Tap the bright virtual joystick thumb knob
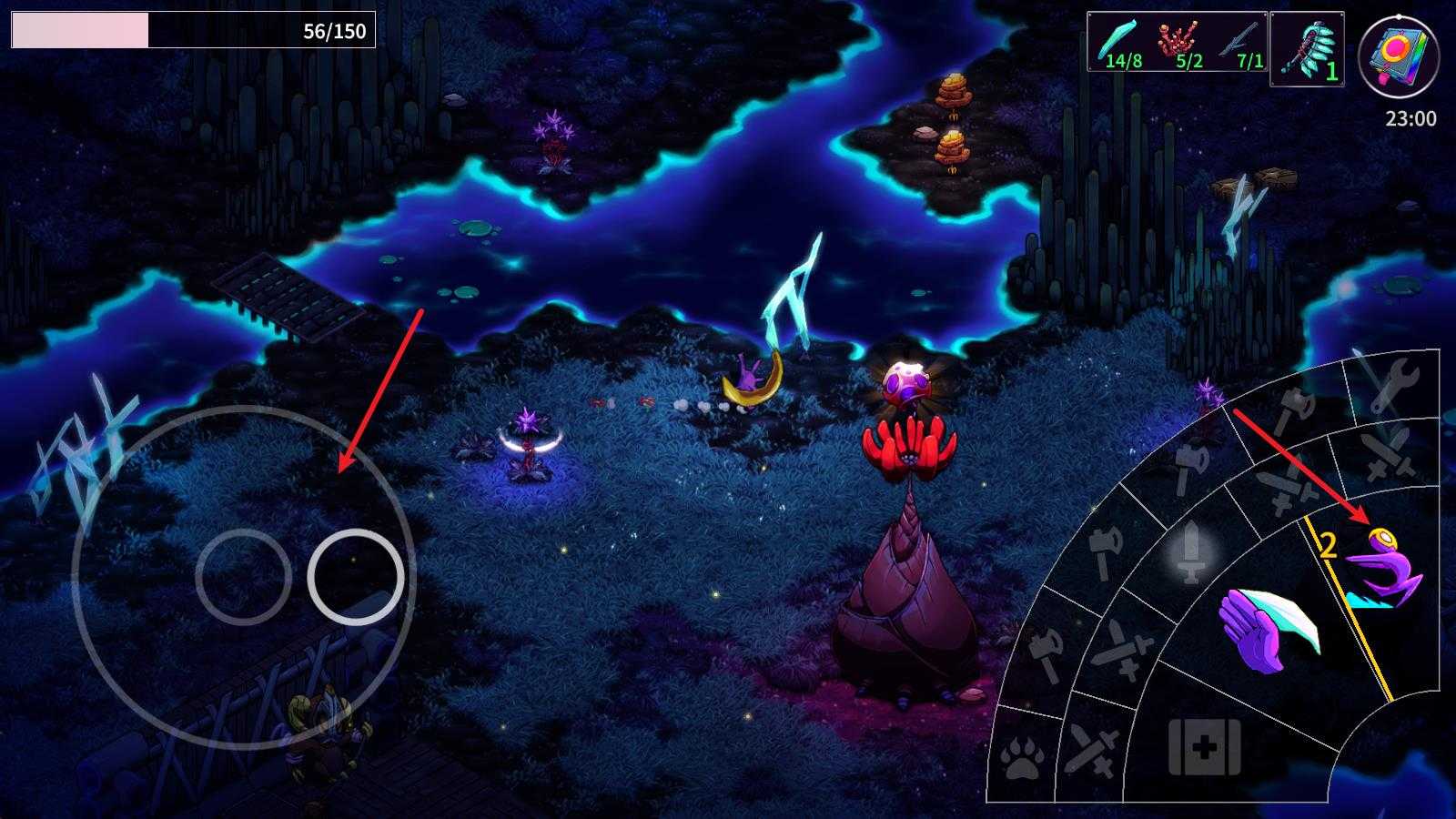Screen dimensions: 1456x819 [x=355, y=576]
